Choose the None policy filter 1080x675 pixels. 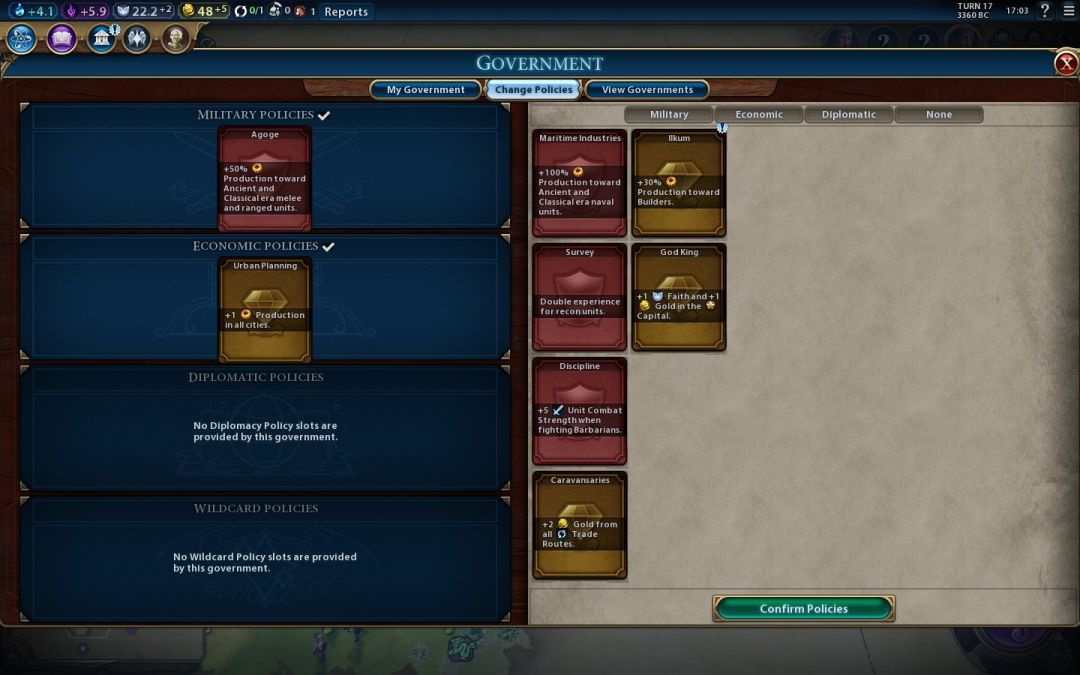click(x=938, y=115)
